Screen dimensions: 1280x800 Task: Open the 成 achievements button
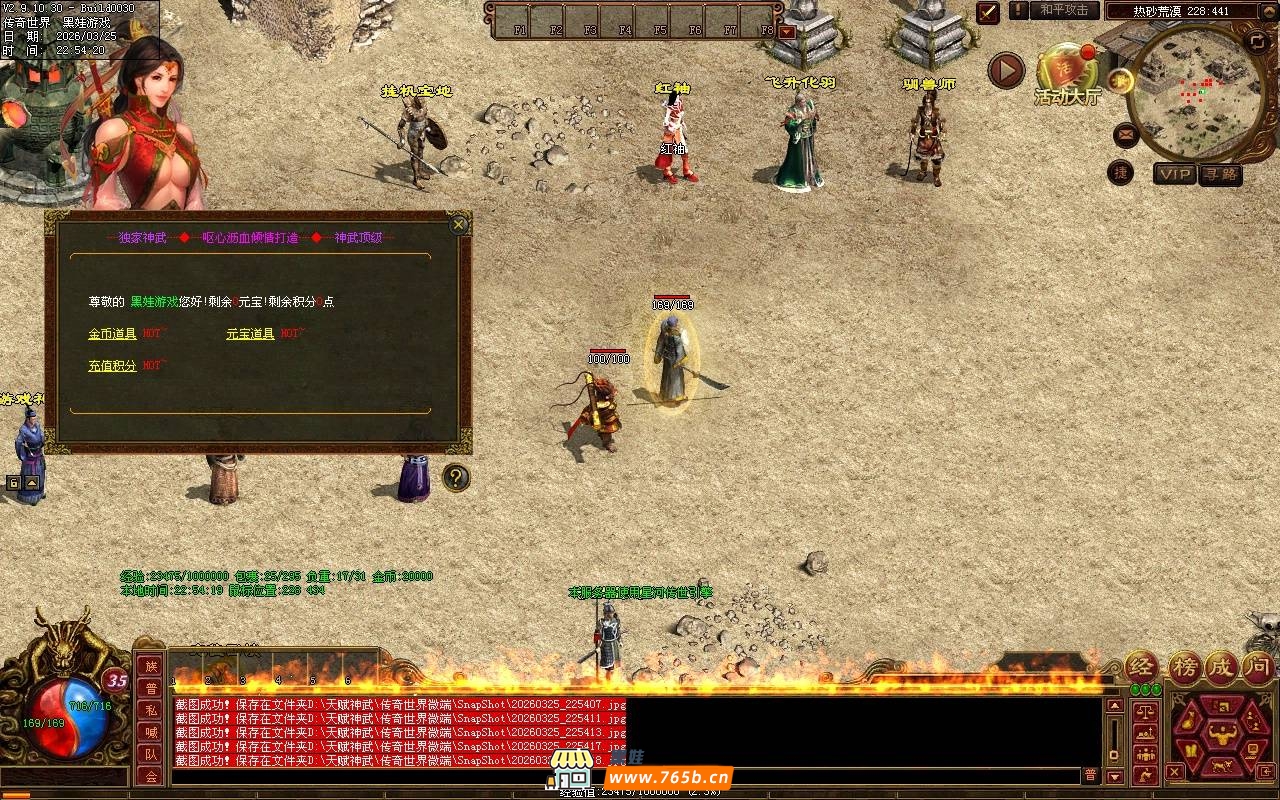pos(1221,667)
